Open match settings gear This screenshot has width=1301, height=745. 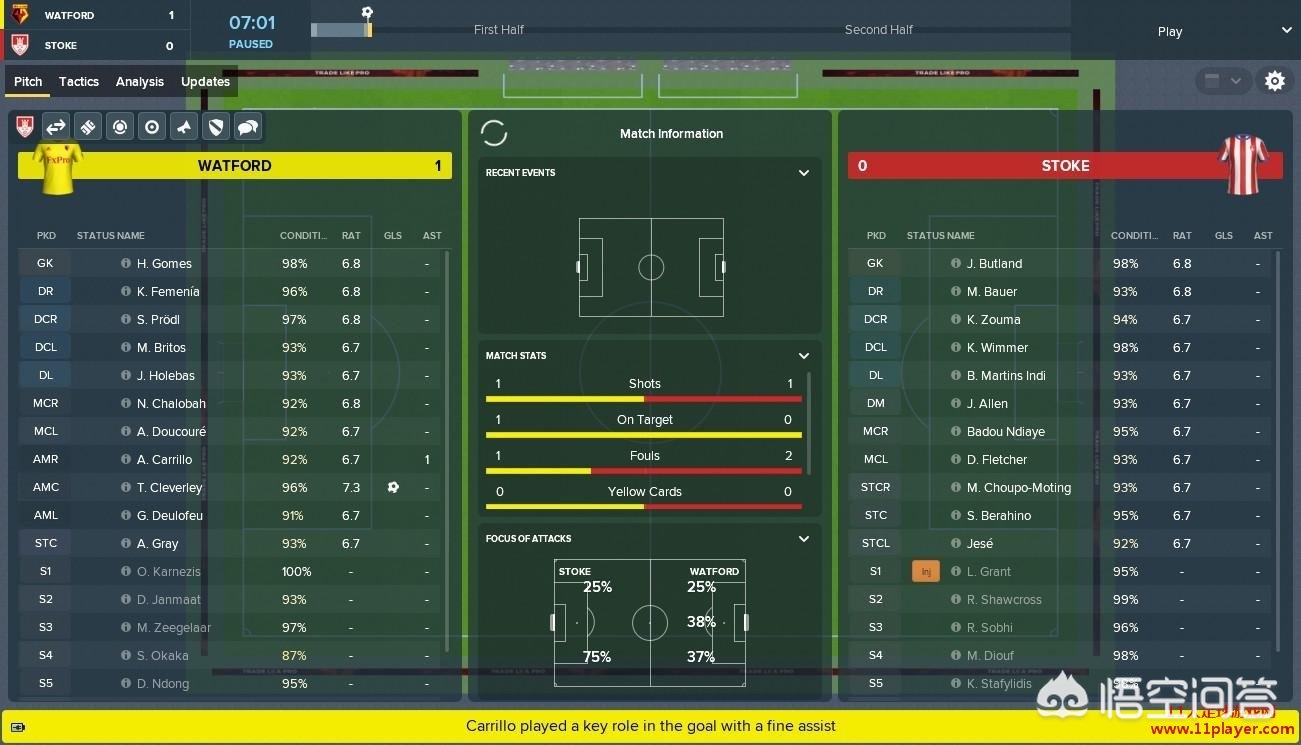1274,81
